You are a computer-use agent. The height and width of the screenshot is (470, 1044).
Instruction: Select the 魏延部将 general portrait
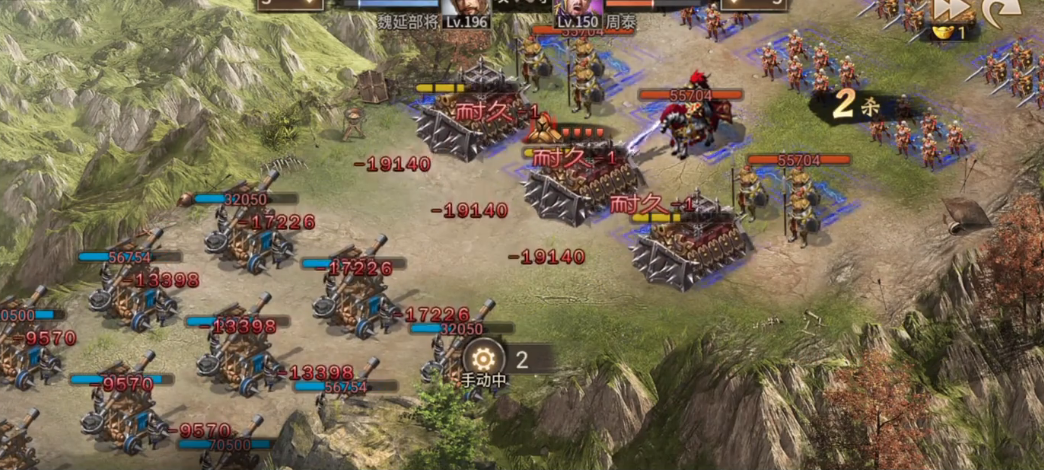(466, 8)
